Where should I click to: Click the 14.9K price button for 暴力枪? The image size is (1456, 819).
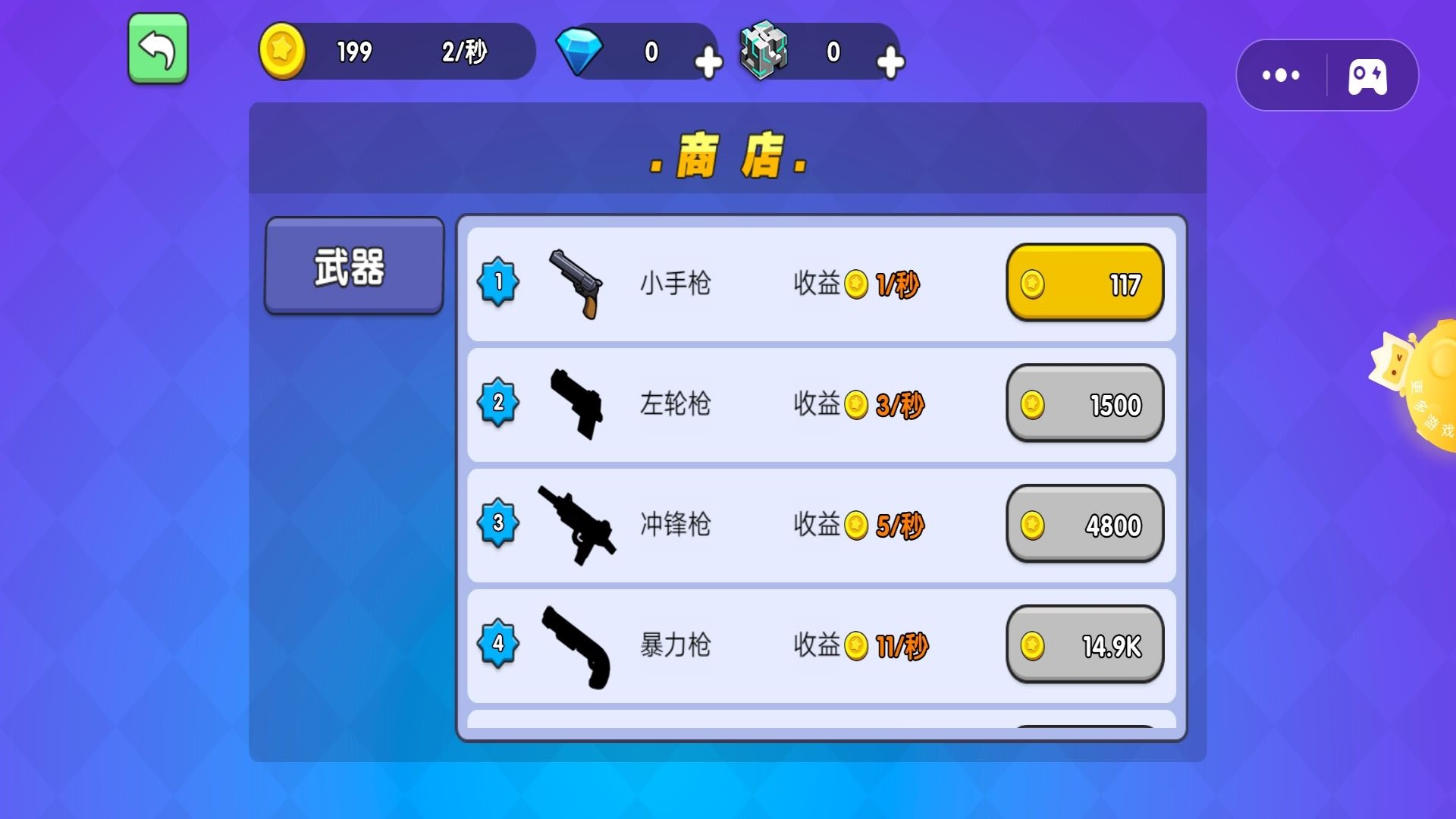tap(1084, 645)
